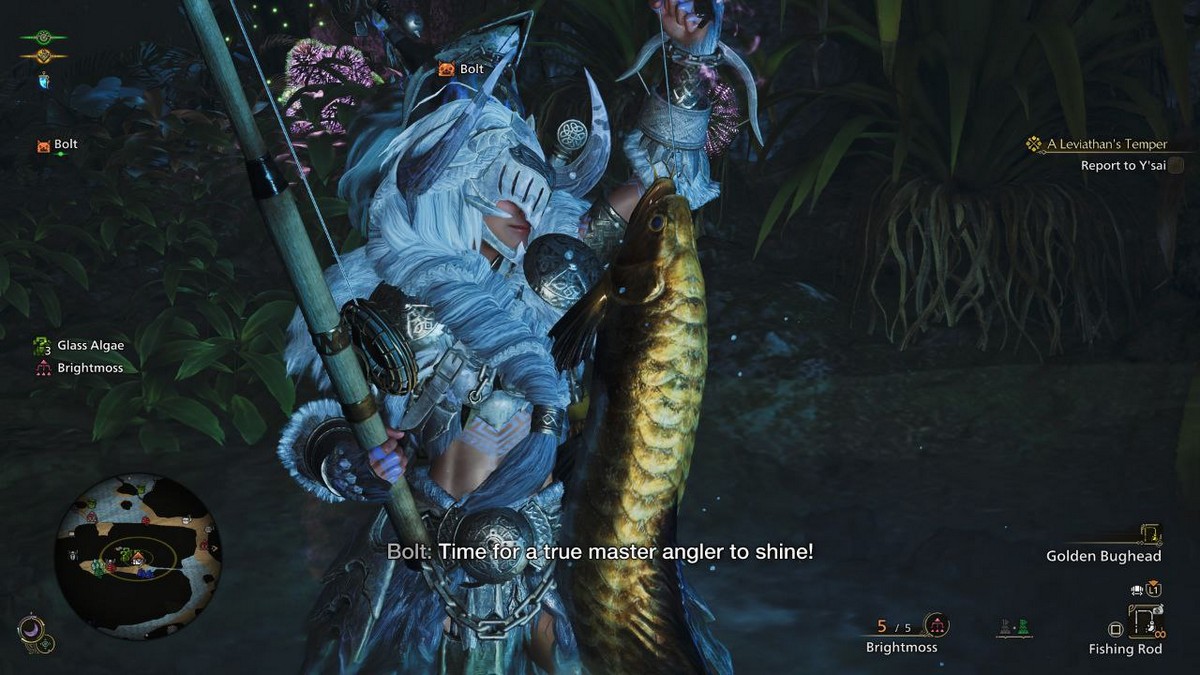Open the A Leviathan's Temper quest tracker
The image size is (1200, 675).
1106,144
